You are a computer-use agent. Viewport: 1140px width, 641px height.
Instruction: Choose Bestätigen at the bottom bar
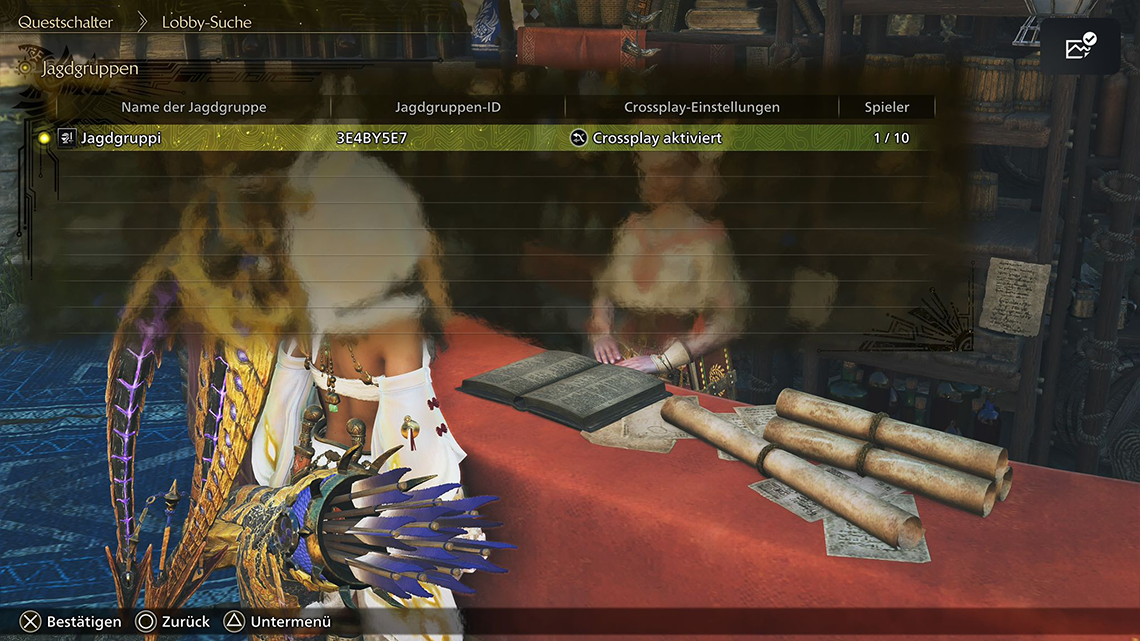click(71, 622)
